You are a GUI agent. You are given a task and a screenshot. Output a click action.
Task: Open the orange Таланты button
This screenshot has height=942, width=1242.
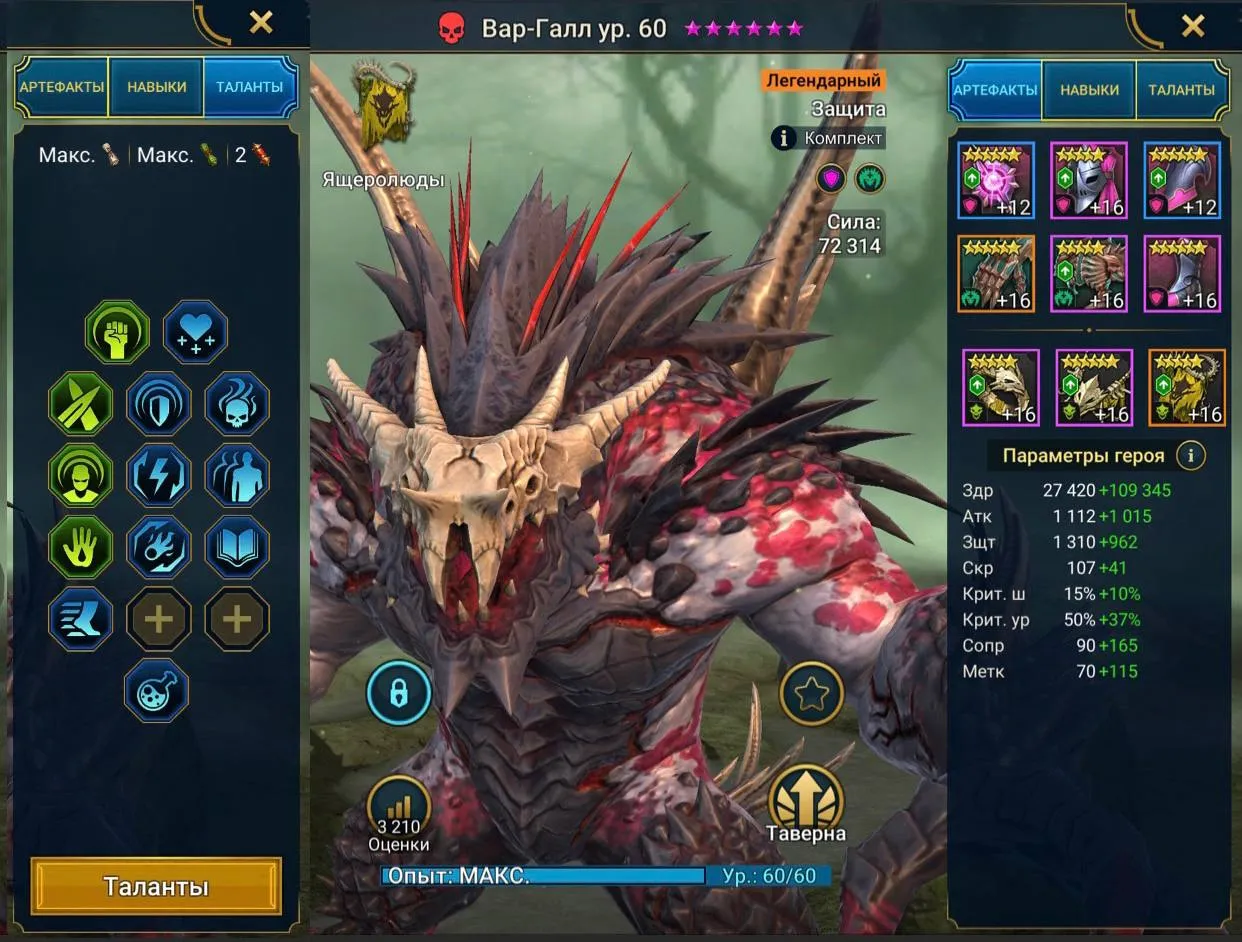[156, 887]
